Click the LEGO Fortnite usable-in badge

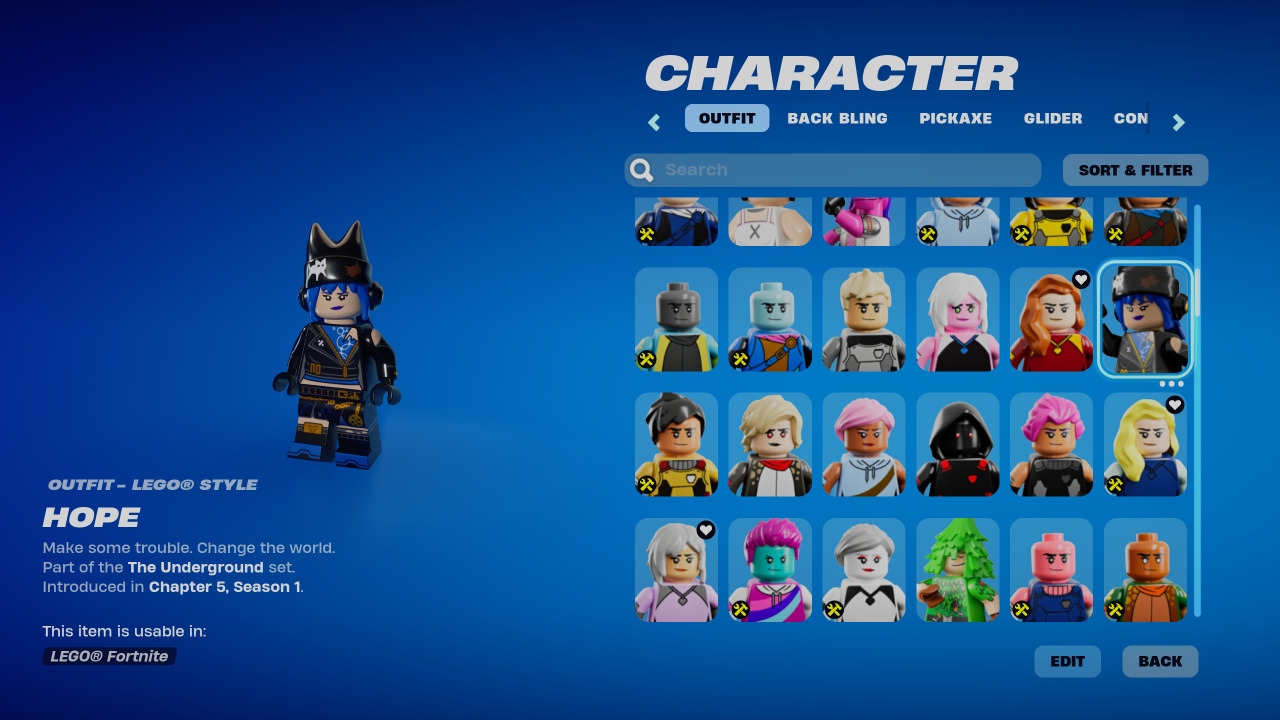[x=109, y=656]
